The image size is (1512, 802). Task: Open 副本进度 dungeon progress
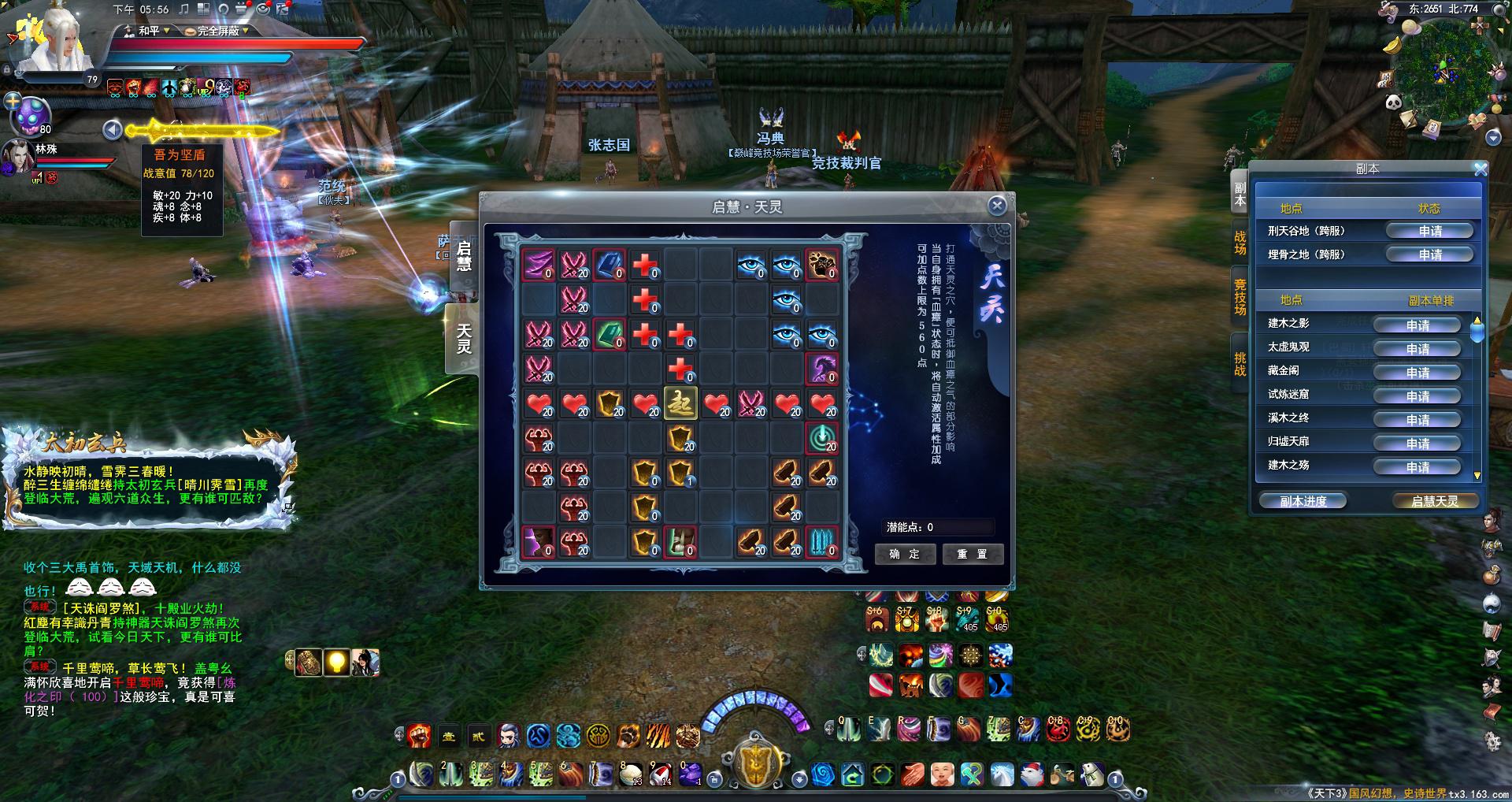pos(1303,501)
